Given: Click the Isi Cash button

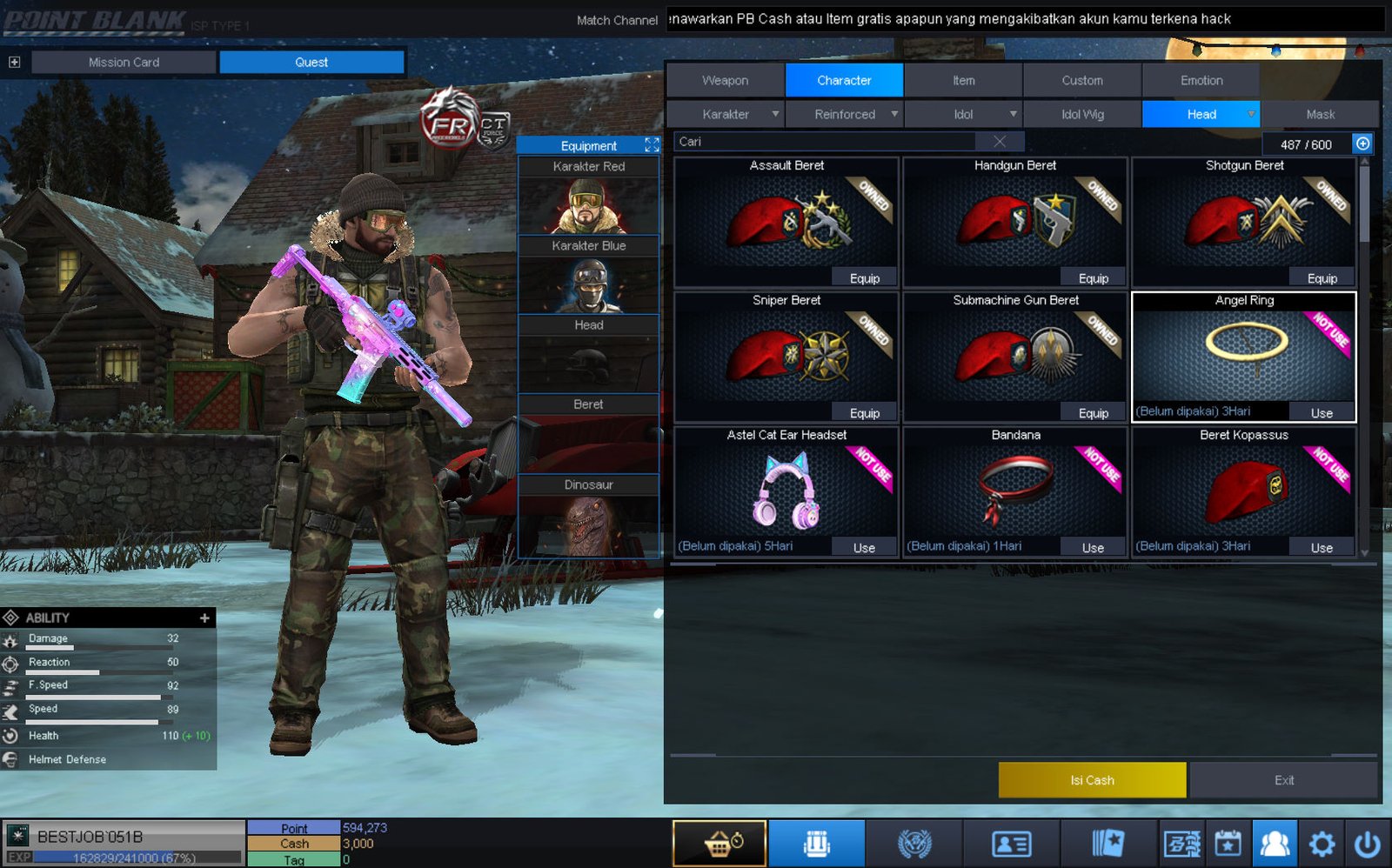Looking at the screenshot, I should pos(1092,780).
